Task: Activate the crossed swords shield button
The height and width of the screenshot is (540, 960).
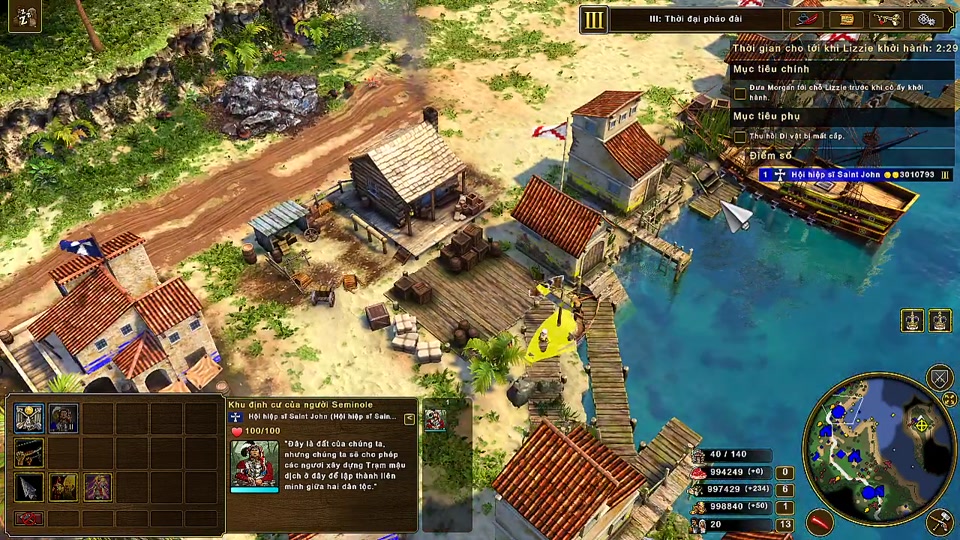Action: [x=939, y=378]
